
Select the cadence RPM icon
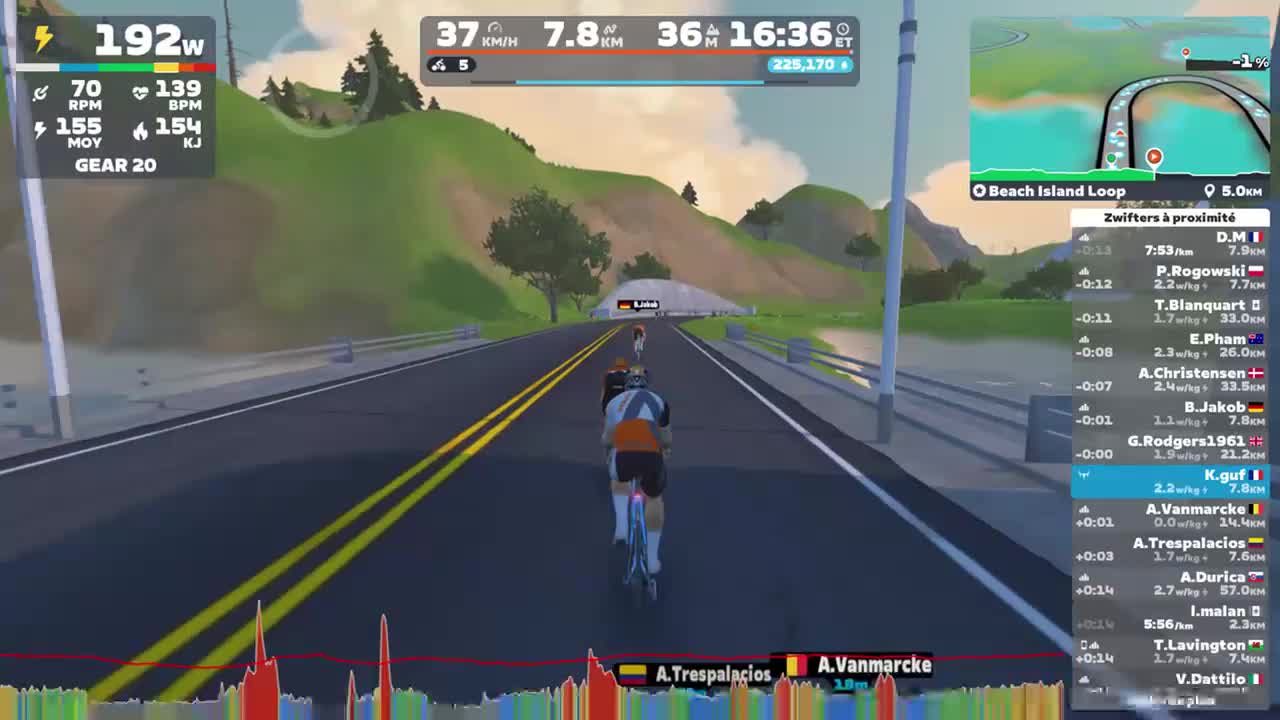point(42,92)
